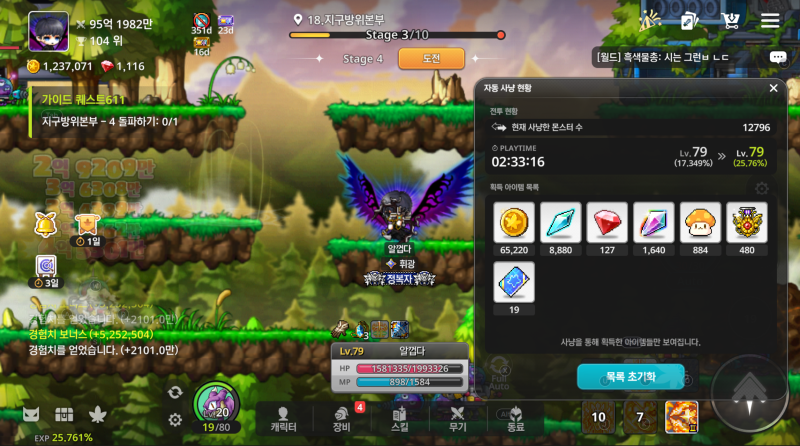Close the auto-hunt status panel
The image size is (800, 446).
[x=773, y=88]
